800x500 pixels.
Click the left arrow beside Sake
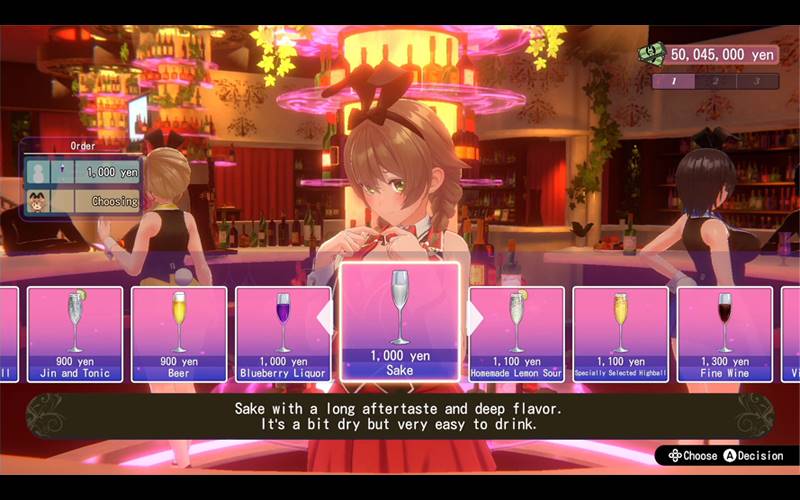coord(325,318)
